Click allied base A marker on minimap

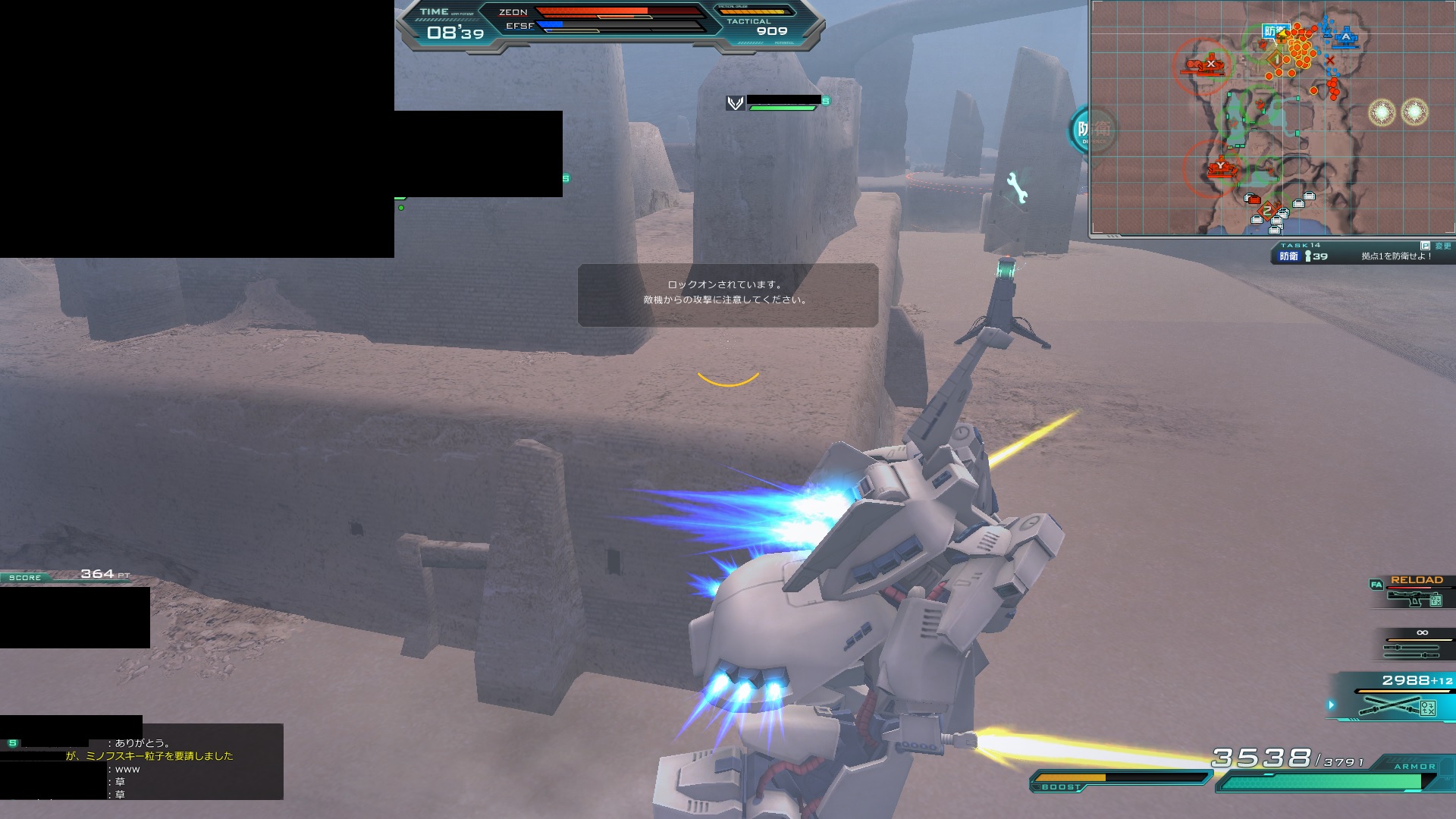click(x=1346, y=36)
